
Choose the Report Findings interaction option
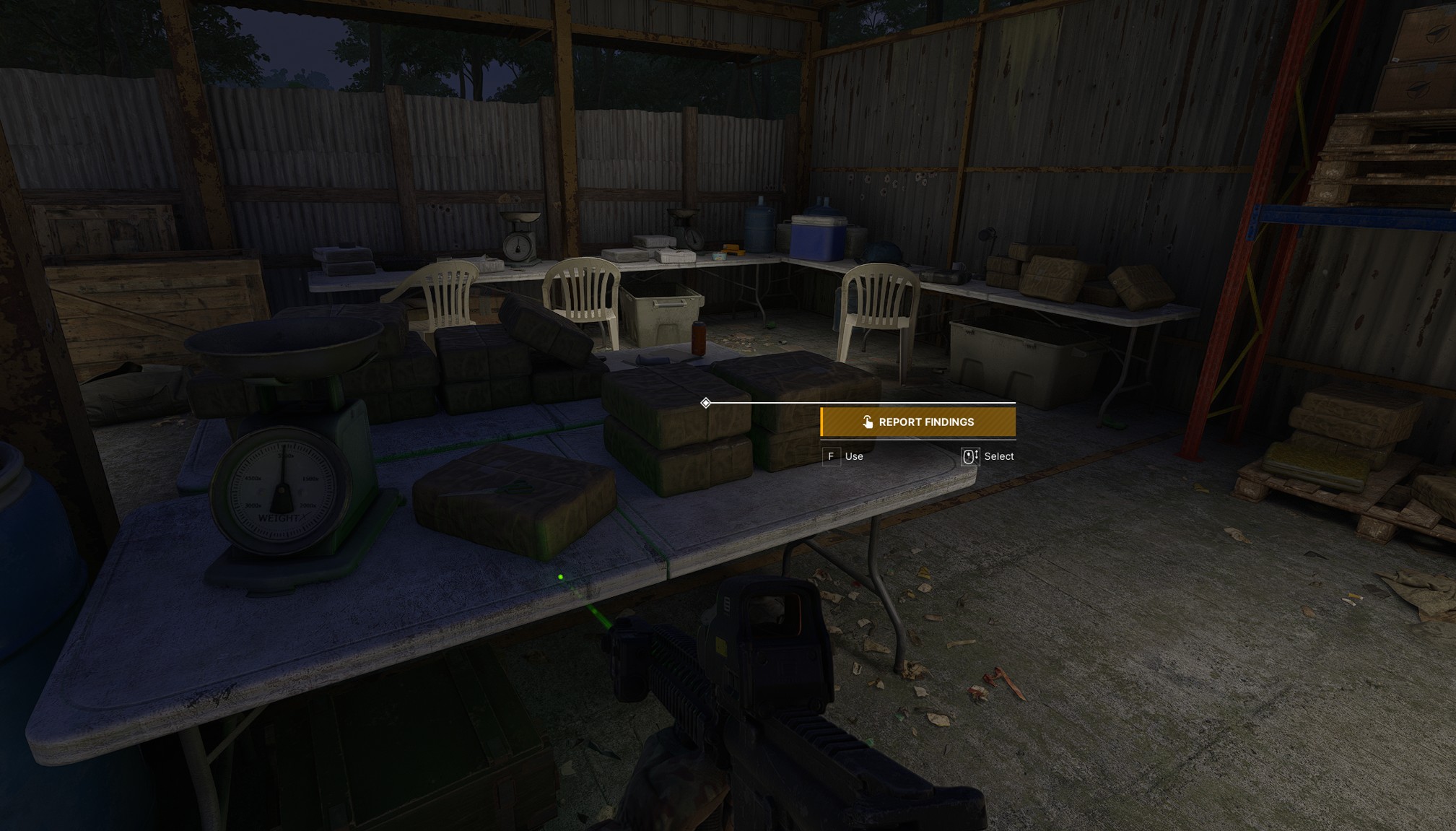click(918, 422)
